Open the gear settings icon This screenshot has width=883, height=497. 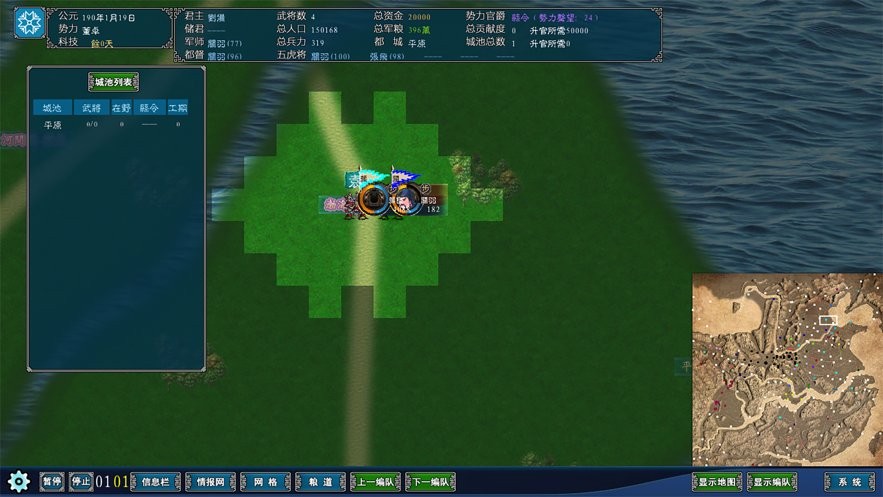17,481
